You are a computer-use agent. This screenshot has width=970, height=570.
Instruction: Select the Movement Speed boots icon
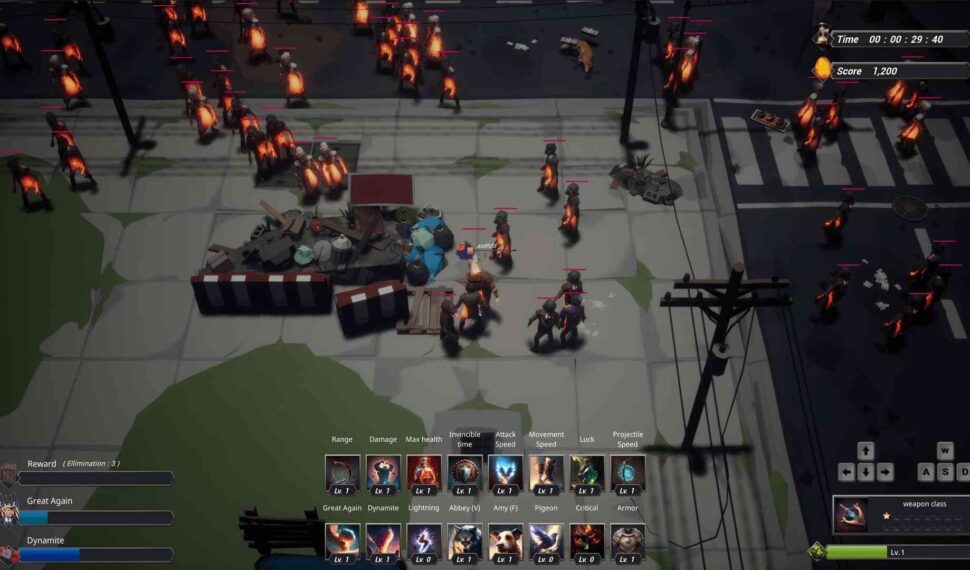(546, 472)
